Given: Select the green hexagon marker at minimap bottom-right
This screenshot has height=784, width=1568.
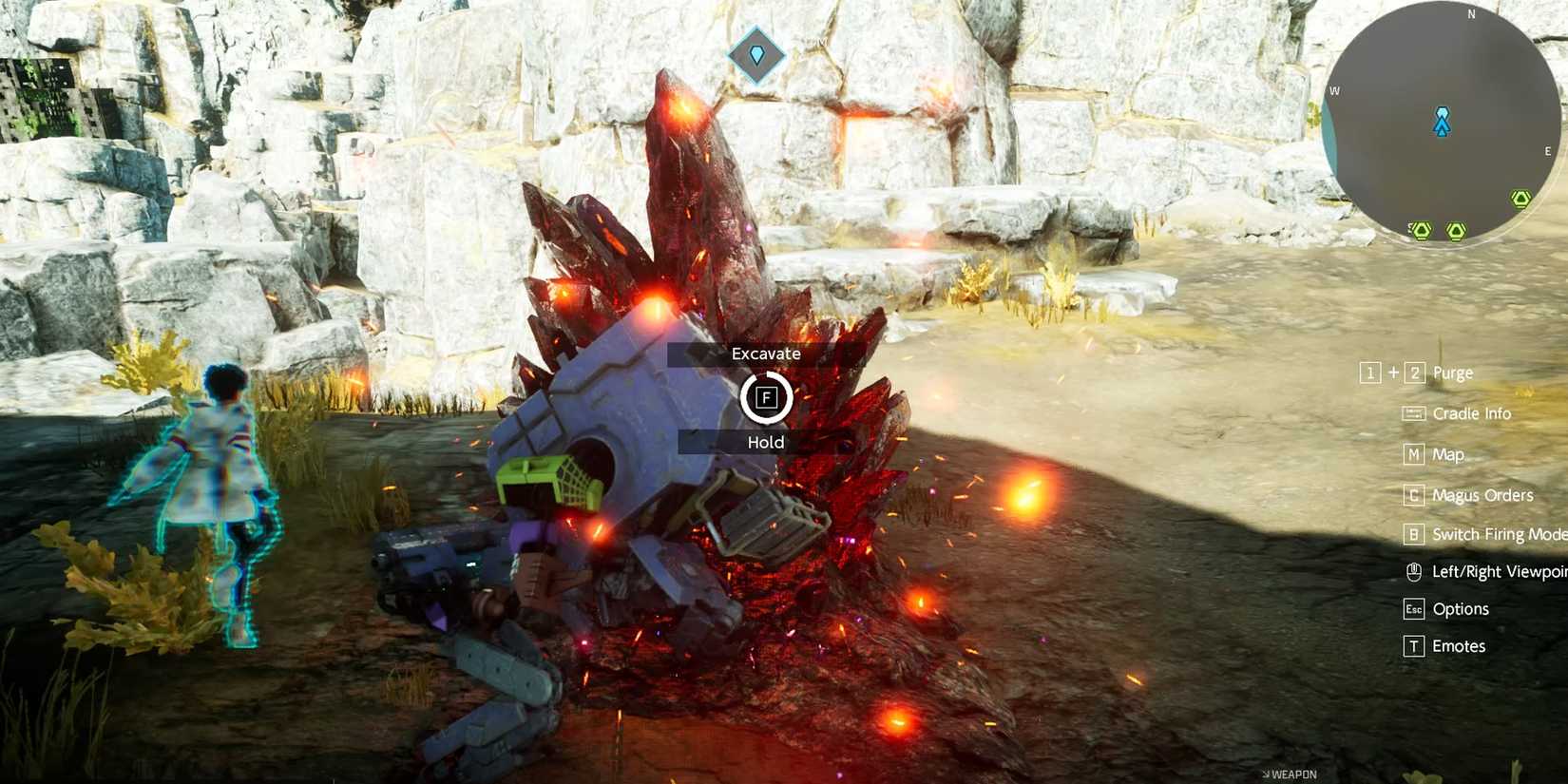Looking at the screenshot, I should pos(1520,200).
